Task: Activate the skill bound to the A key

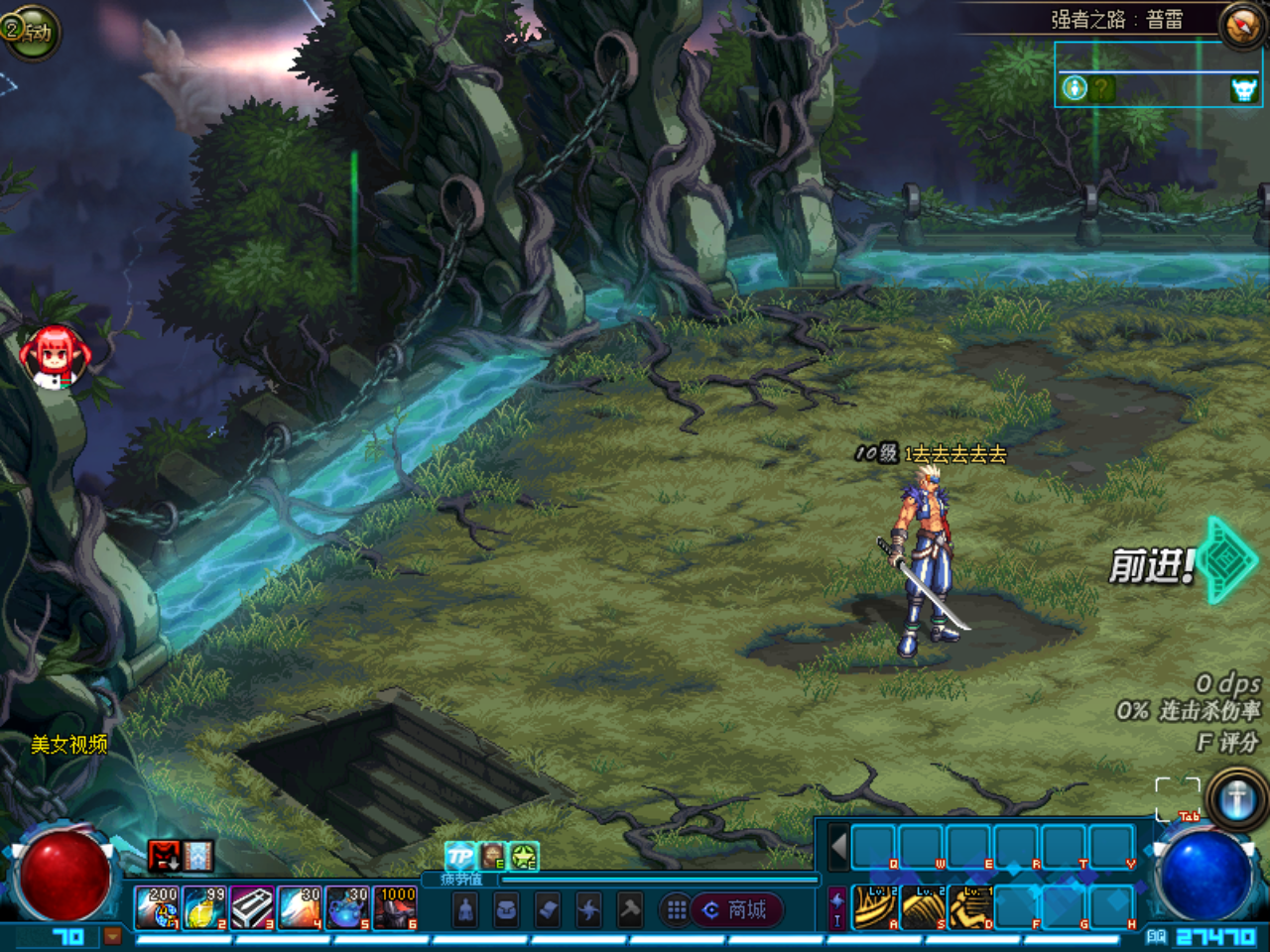Action: pos(874,907)
